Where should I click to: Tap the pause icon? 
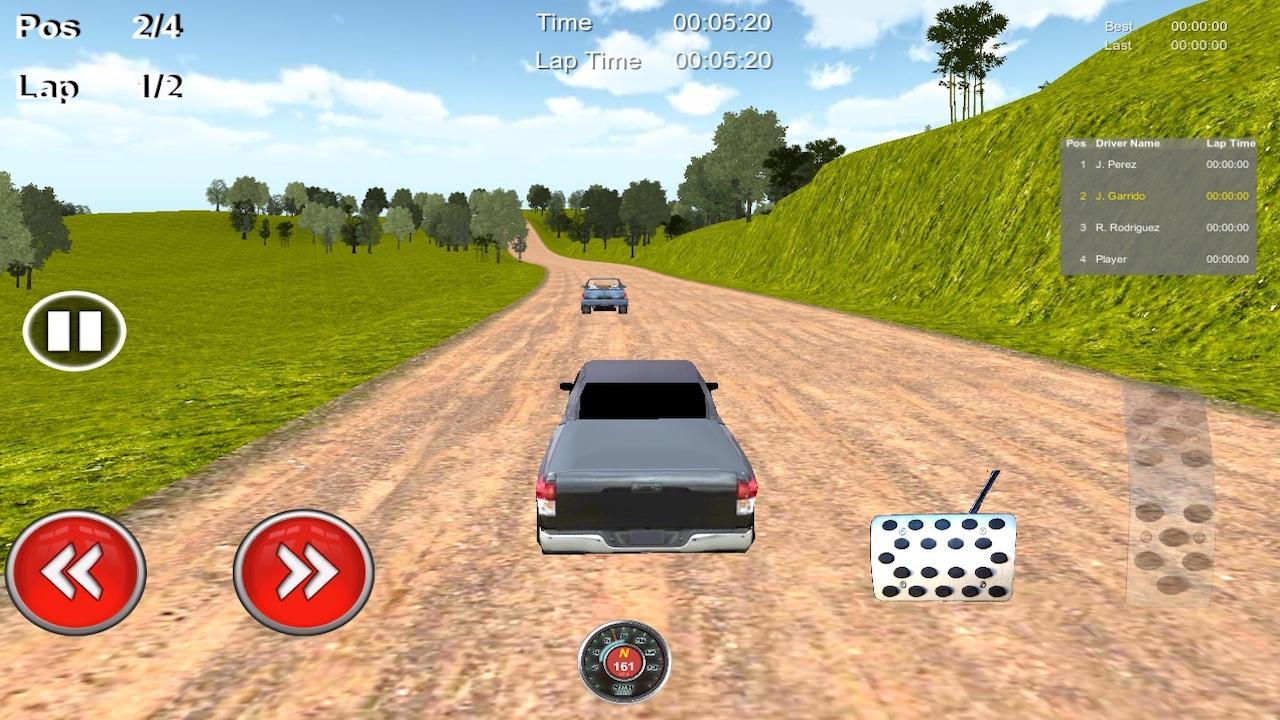pos(73,328)
